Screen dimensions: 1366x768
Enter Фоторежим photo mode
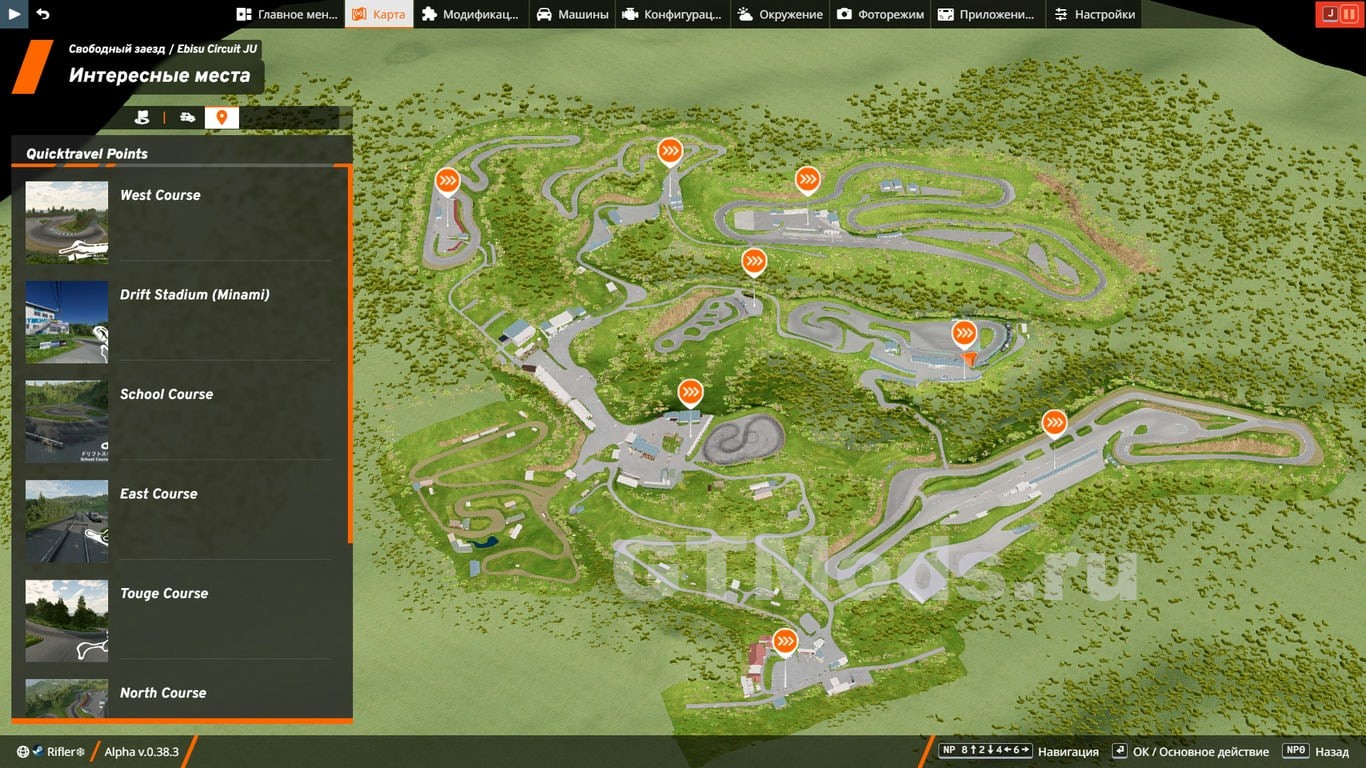click(x=880, y=14)
